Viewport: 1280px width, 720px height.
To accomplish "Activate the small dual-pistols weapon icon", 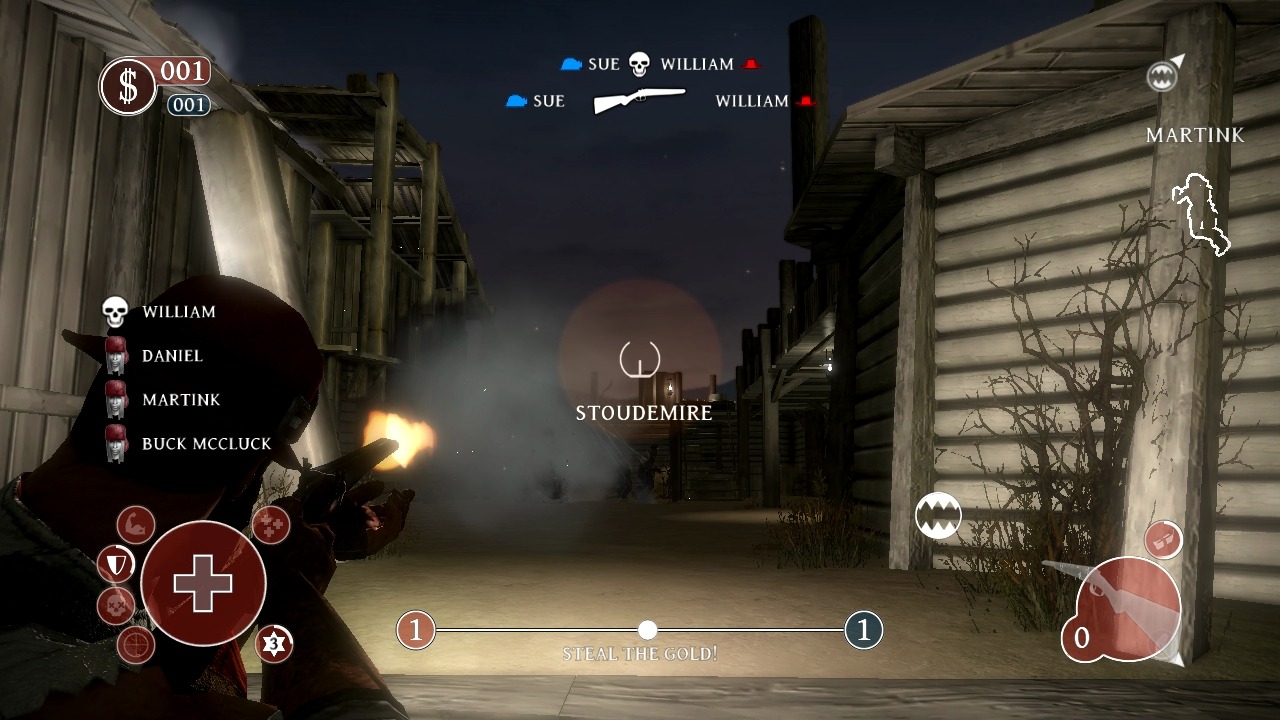I will (1163, 540).
